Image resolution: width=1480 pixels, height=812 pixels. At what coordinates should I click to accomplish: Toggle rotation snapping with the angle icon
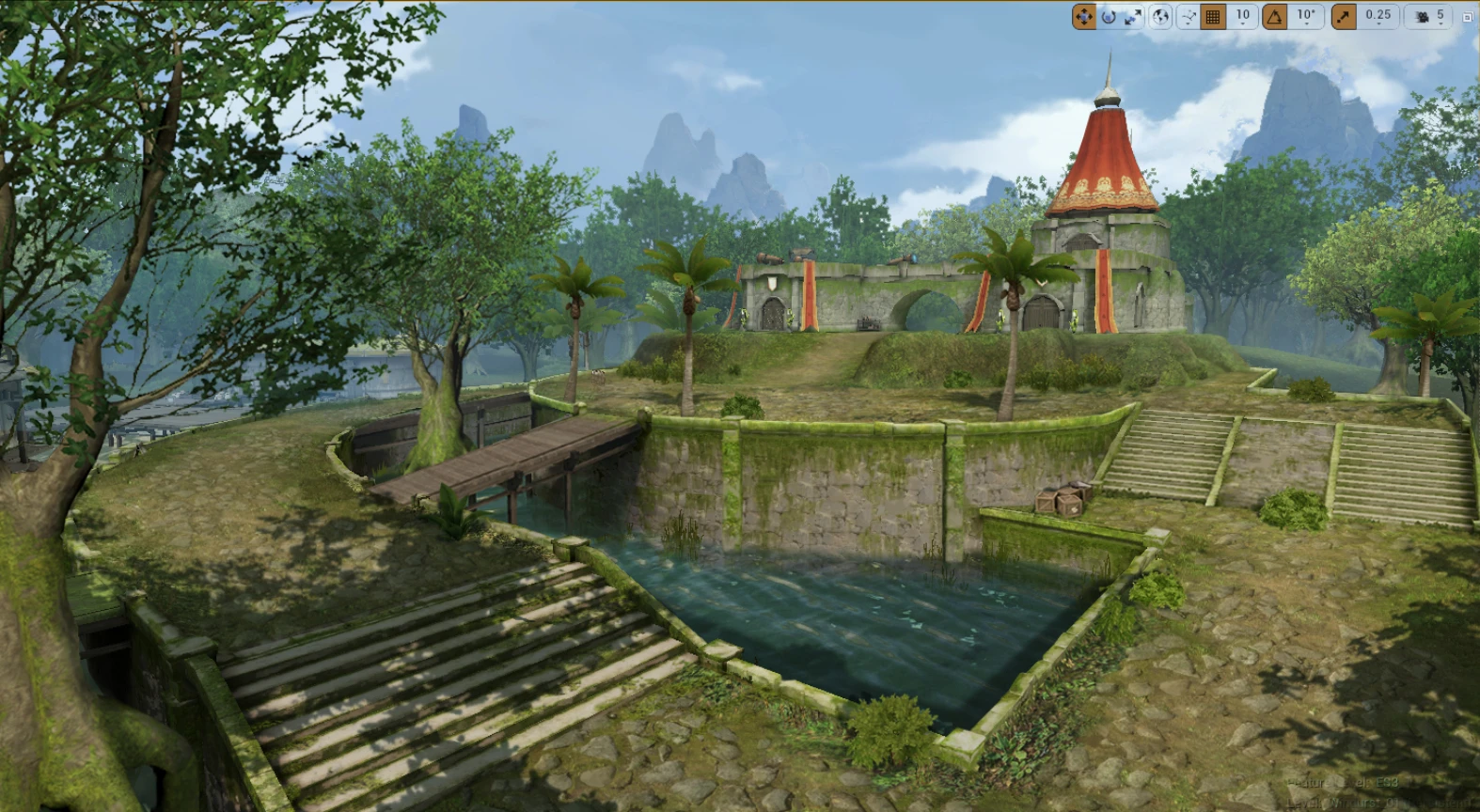click(x=1275, y=16)
